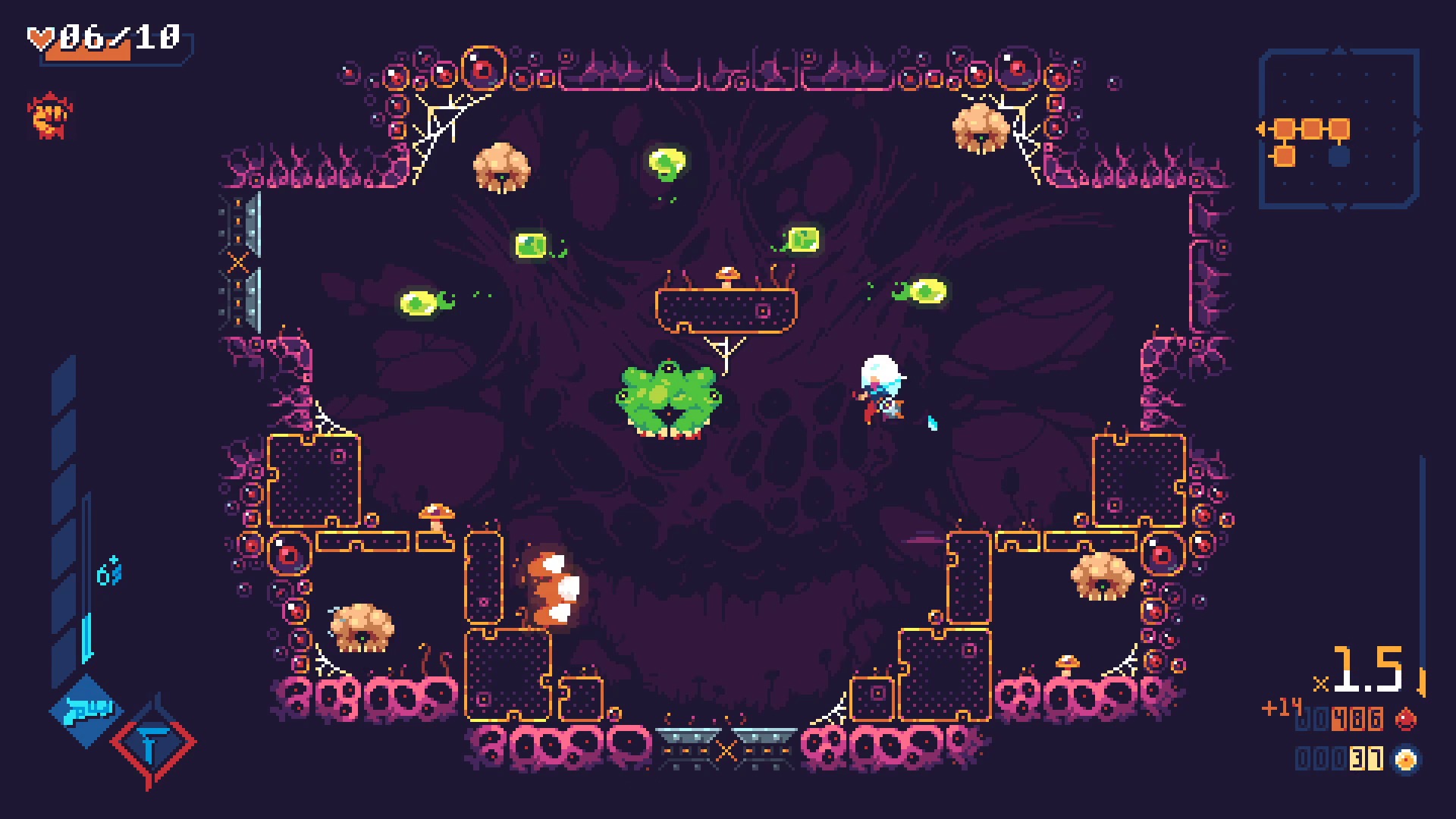The width and height of the screenshot is (1456, 819).
Task: Click the 486 blood counter value
Action: click(1357, 718)
